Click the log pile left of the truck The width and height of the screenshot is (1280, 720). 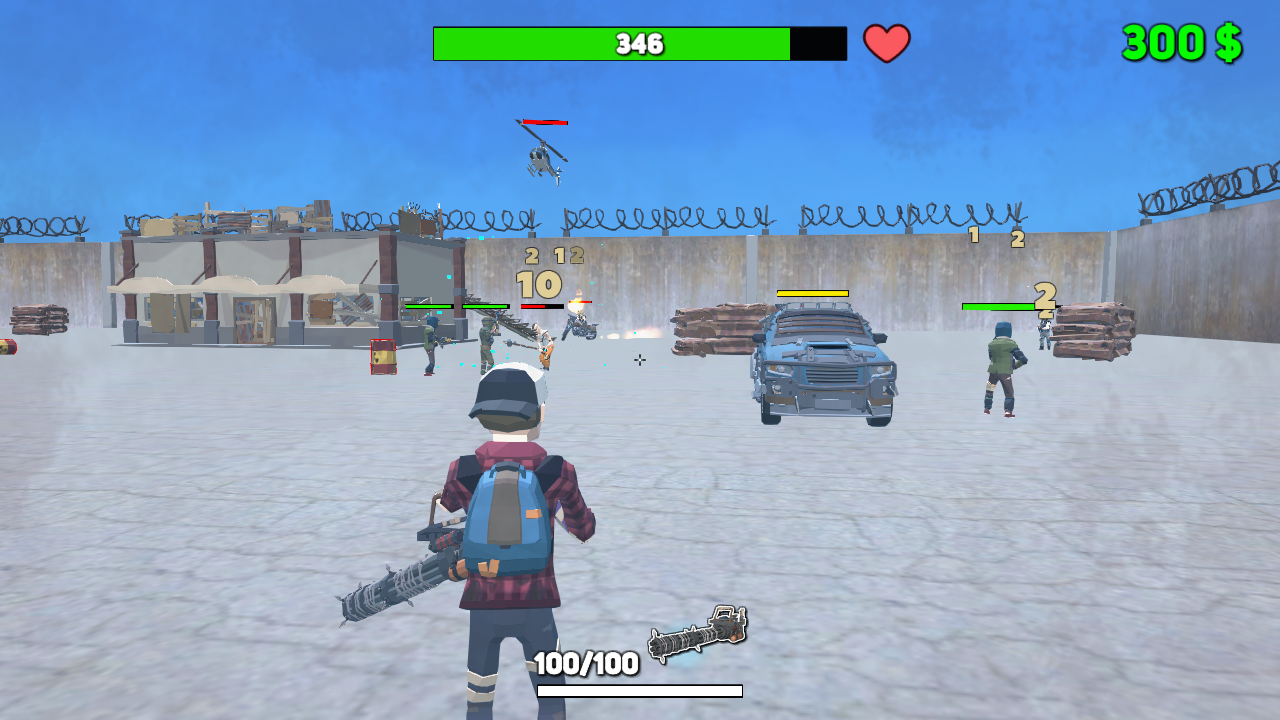[710, 325]
